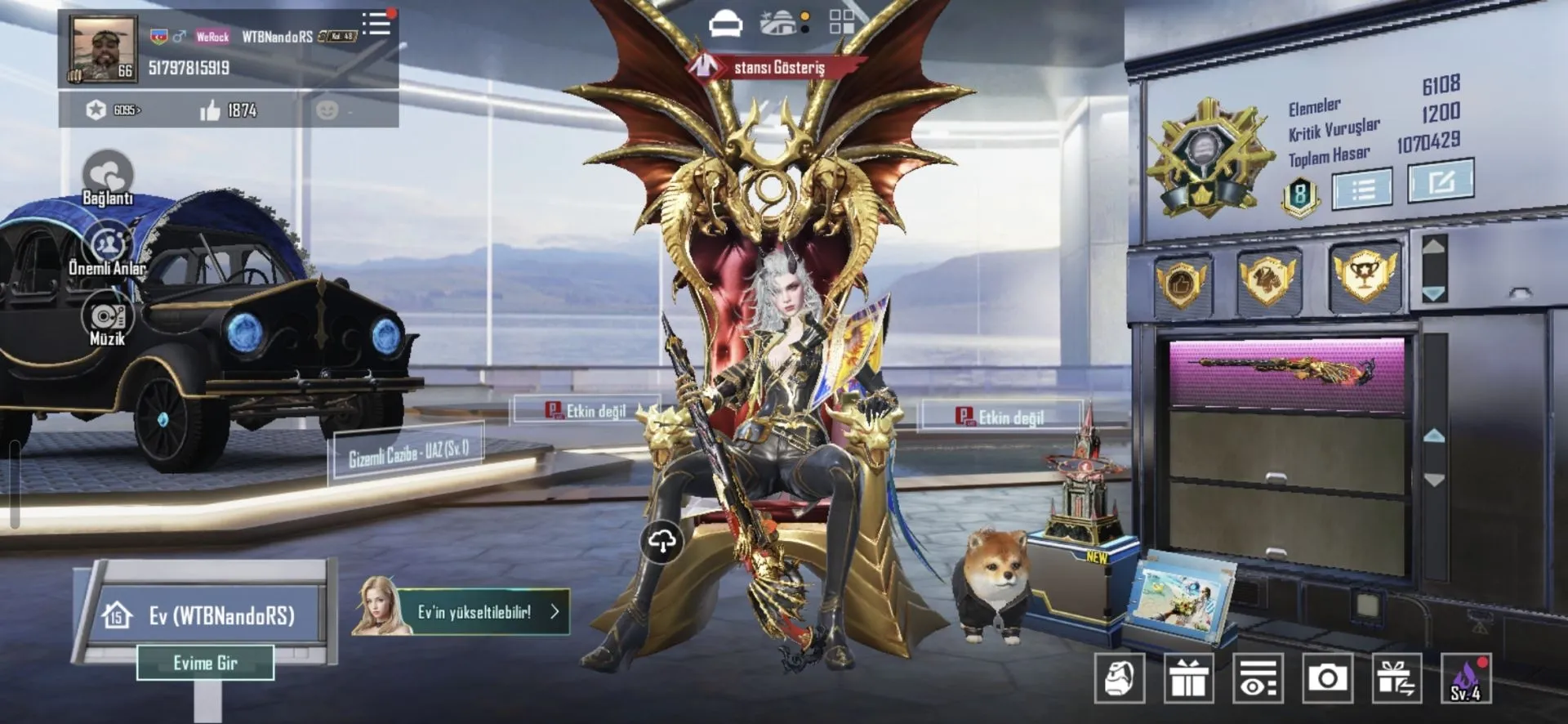Switch to the helmet view tab

(x=725, y=25)
